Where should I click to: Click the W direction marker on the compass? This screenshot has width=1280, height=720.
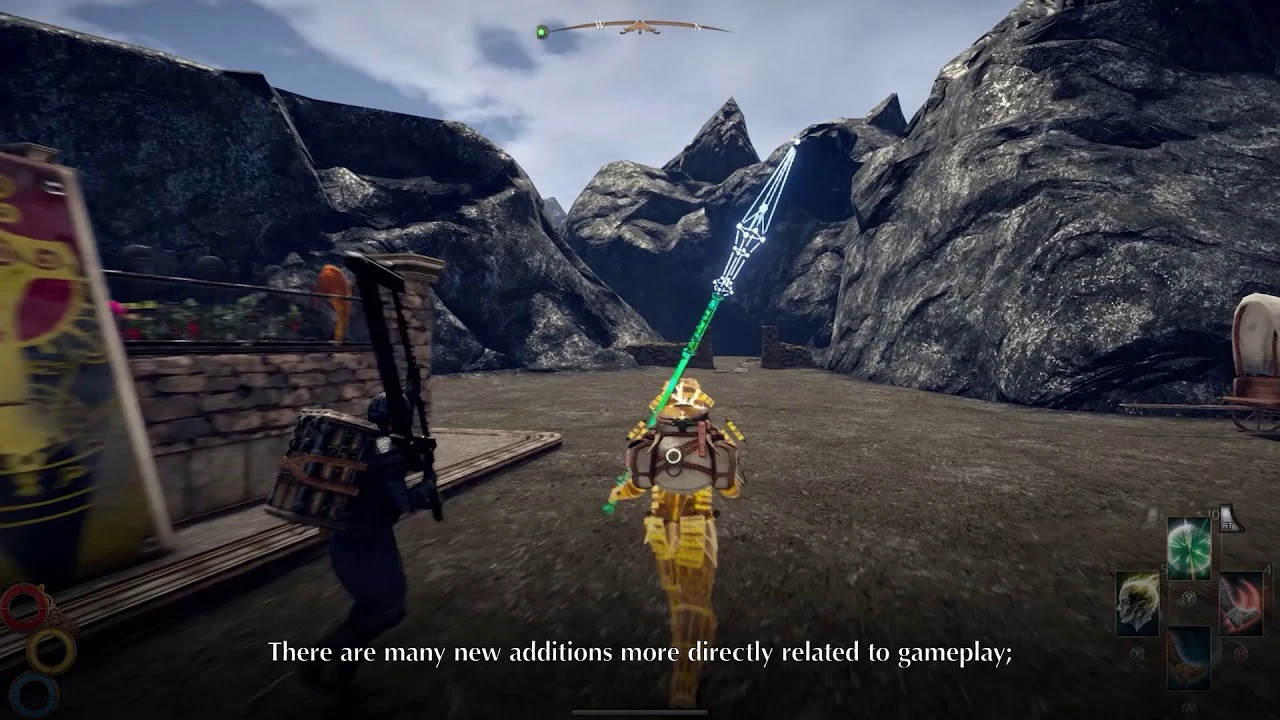coord(601,25)
